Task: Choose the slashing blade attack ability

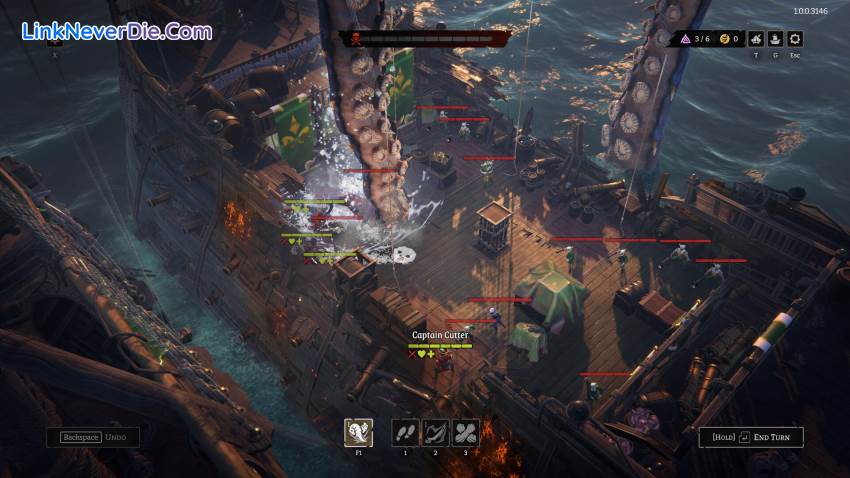Action: coord(436,432)
